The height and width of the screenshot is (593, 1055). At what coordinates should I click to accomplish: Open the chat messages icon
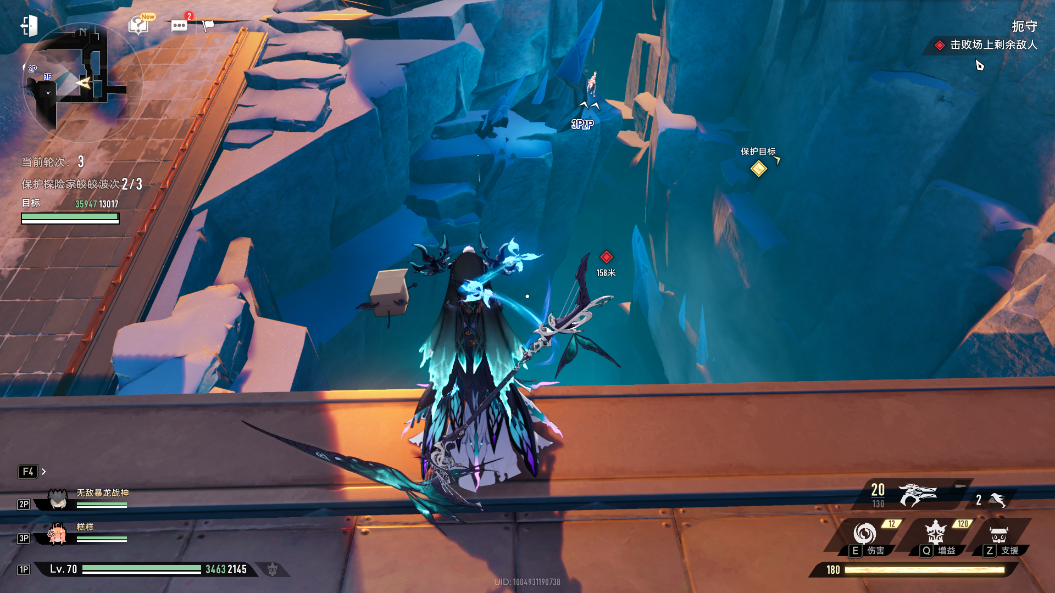(x=180, y=25)
